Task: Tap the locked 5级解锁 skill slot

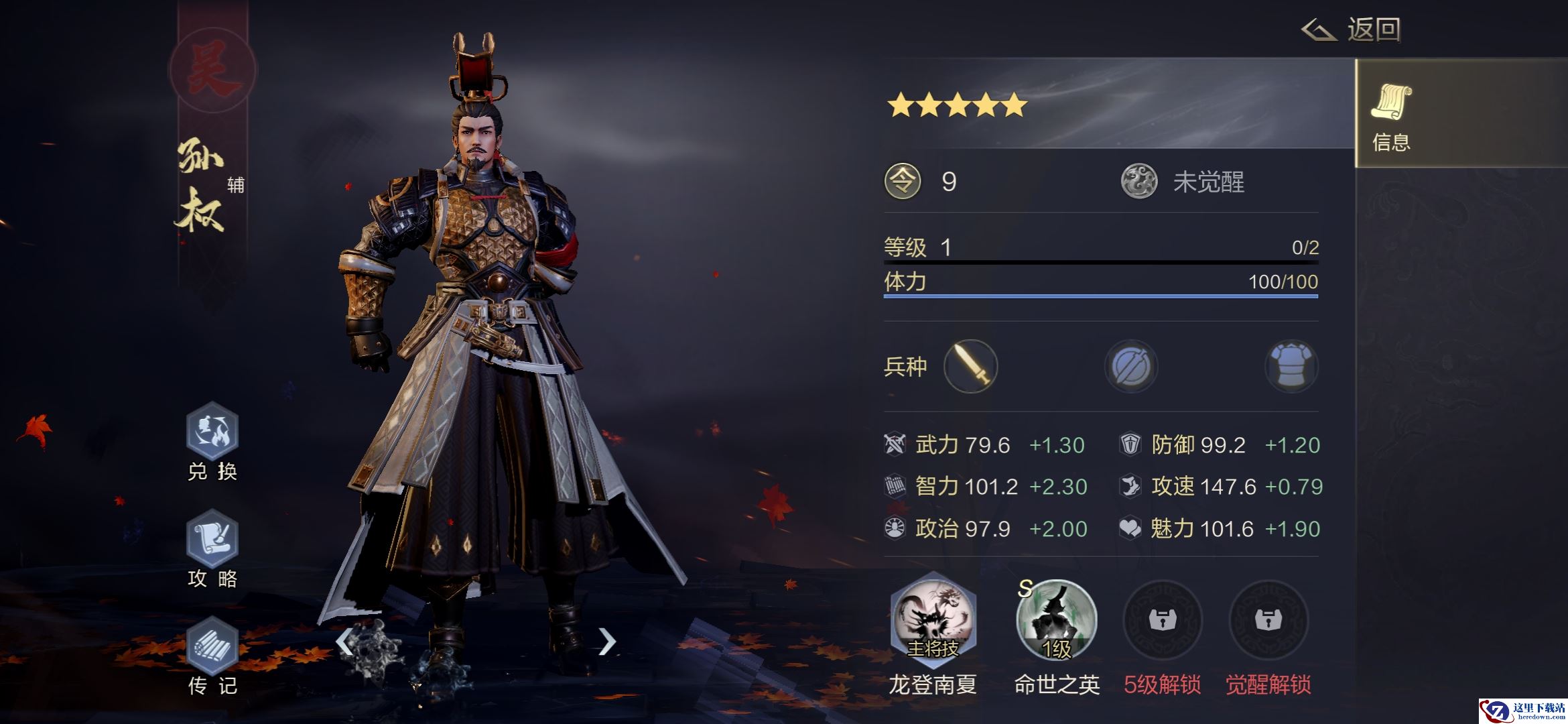Action: tap(1163, 620)
